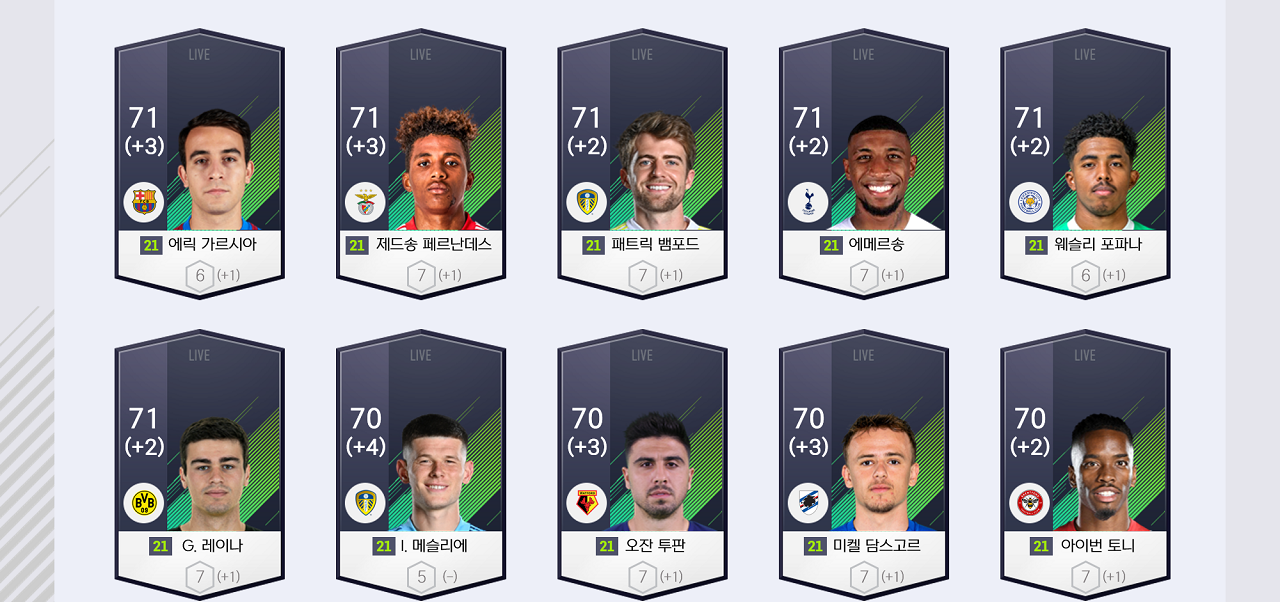Click the 에메르송 player card
Viewport: 1280px width, 602px height.
(x=864, y=165)
